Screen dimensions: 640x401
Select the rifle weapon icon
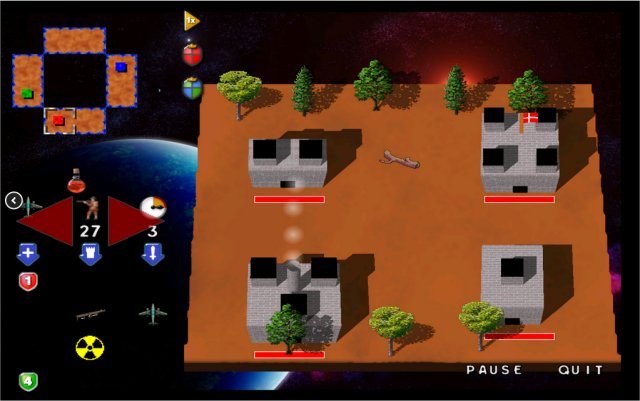[90, 314]
